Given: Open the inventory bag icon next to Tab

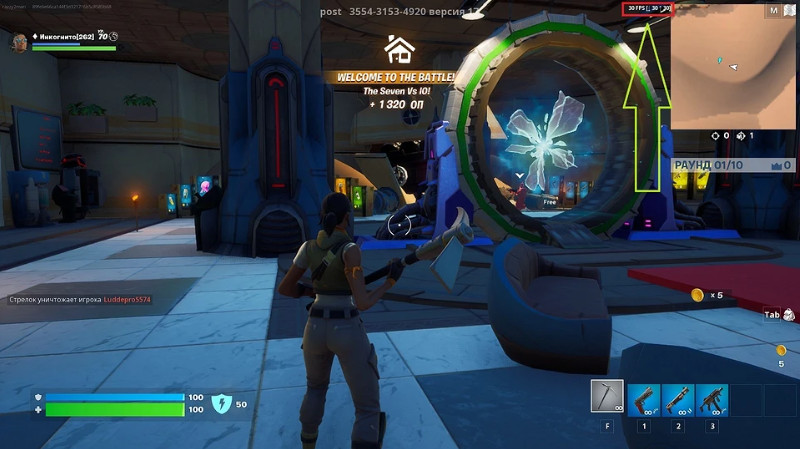Looking at the screenshot, I should 789,314.
